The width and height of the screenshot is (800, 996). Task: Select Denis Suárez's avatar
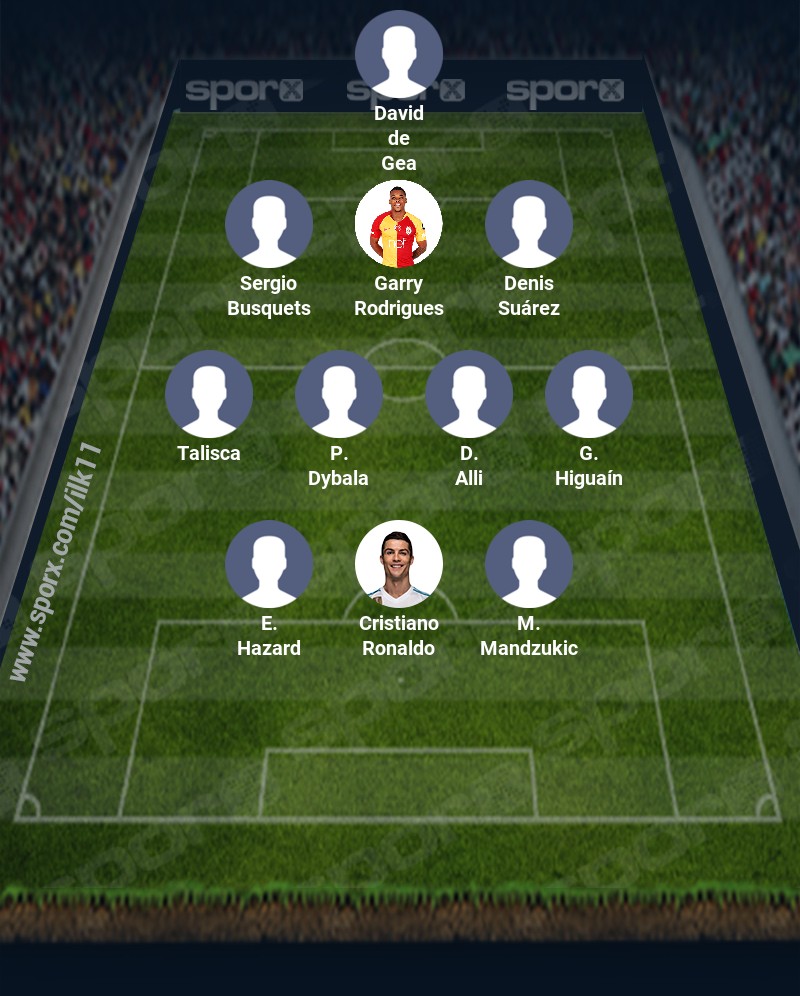click(x=529, y=224)
